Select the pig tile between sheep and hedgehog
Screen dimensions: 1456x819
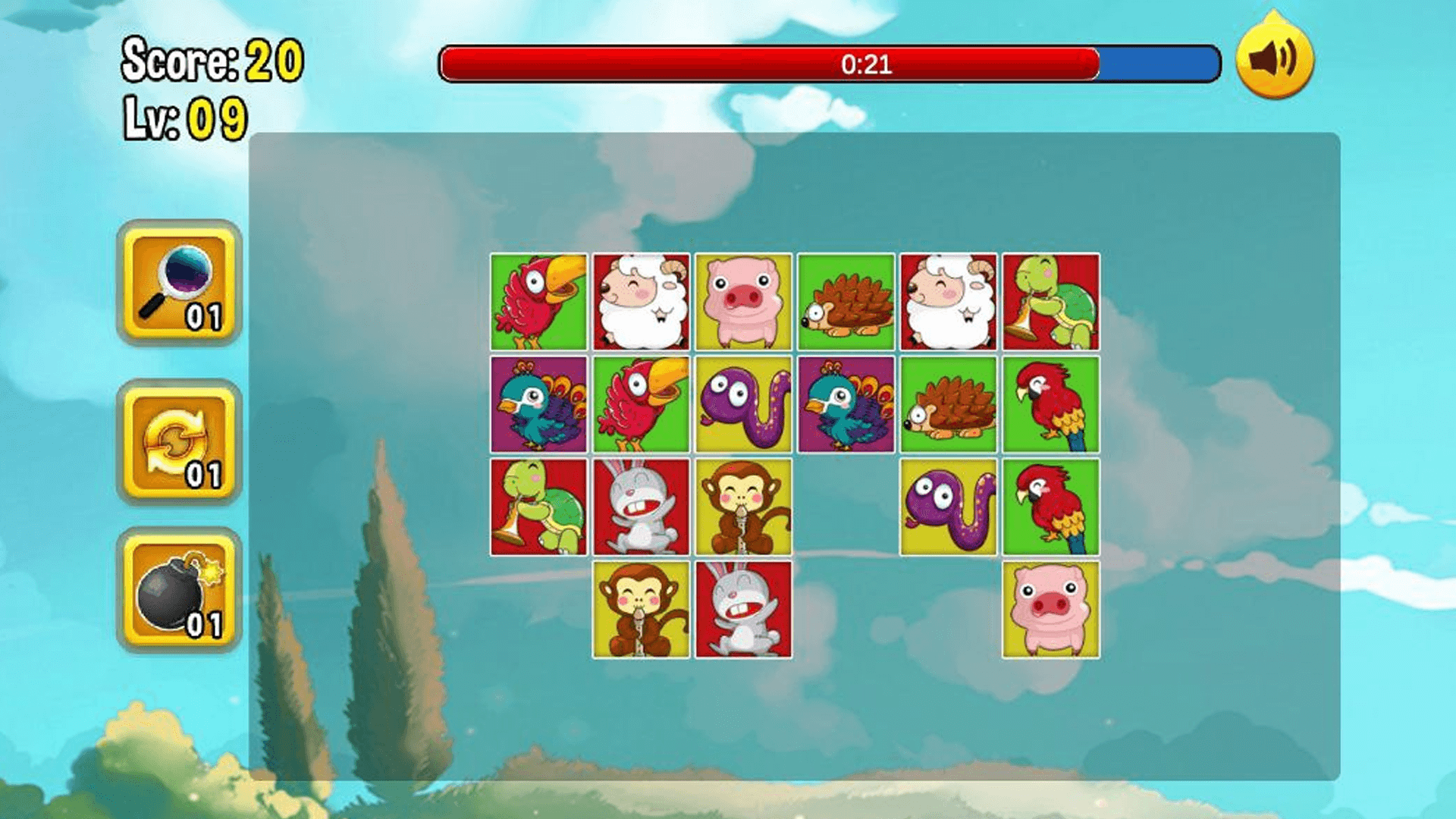tap(743, 302)
